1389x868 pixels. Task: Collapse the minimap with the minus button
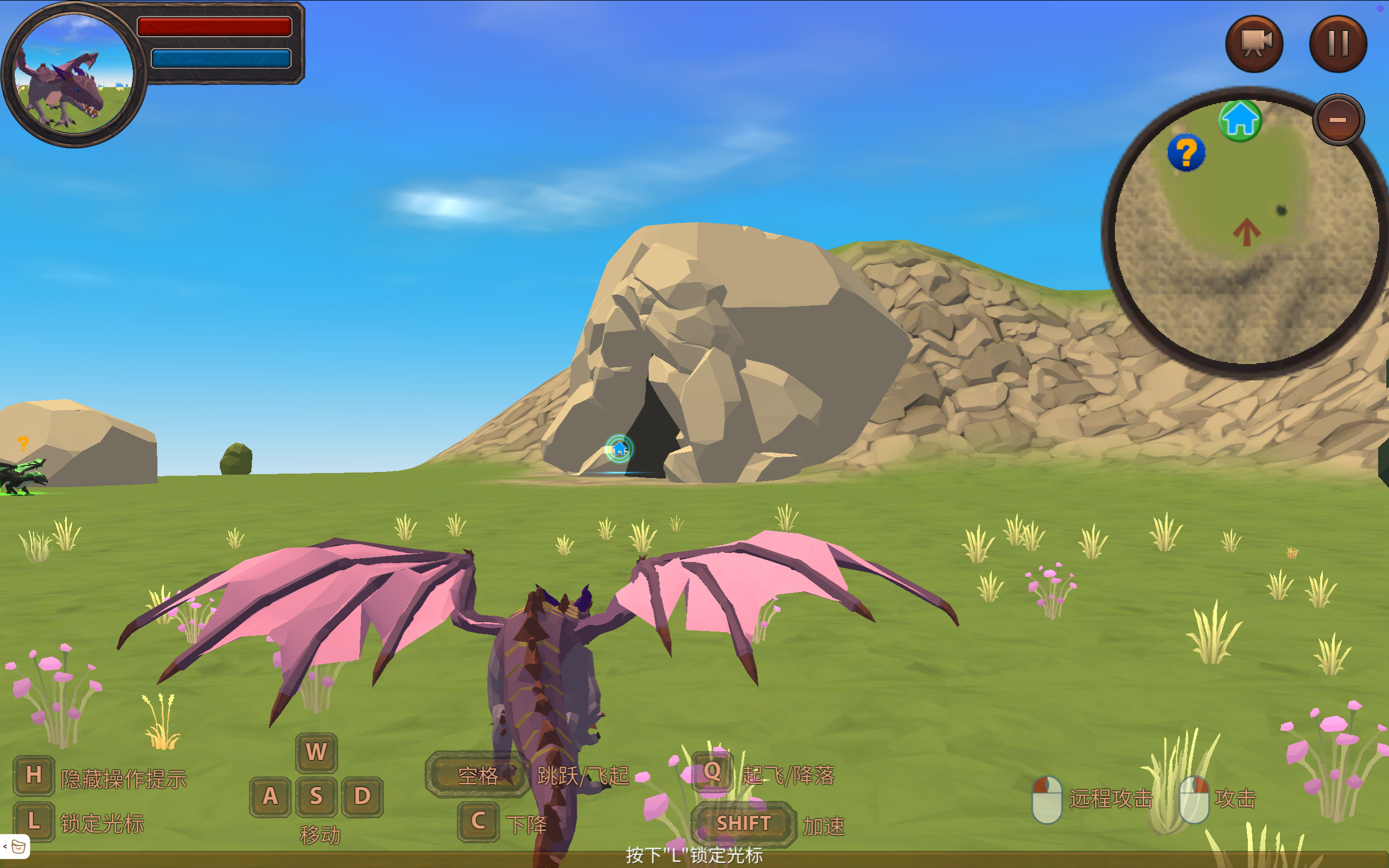1339,118
